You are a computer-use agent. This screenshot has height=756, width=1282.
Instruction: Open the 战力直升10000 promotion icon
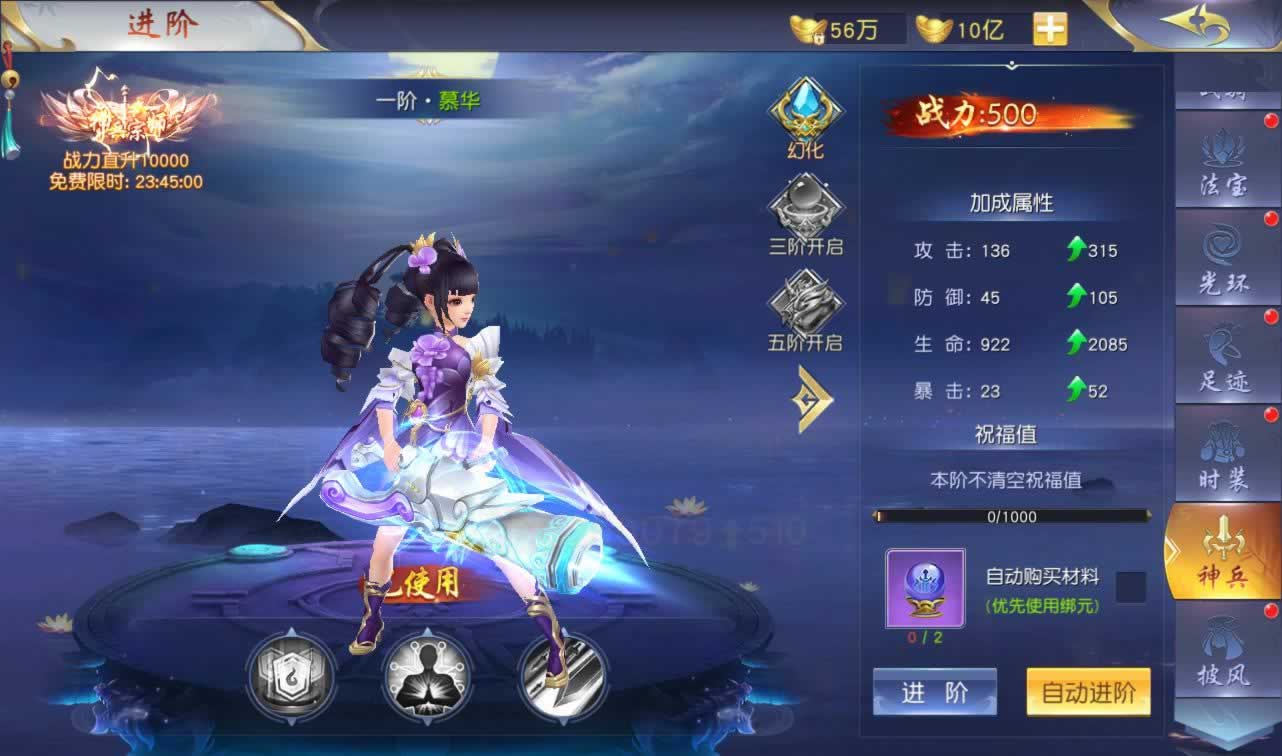point(126,125)
